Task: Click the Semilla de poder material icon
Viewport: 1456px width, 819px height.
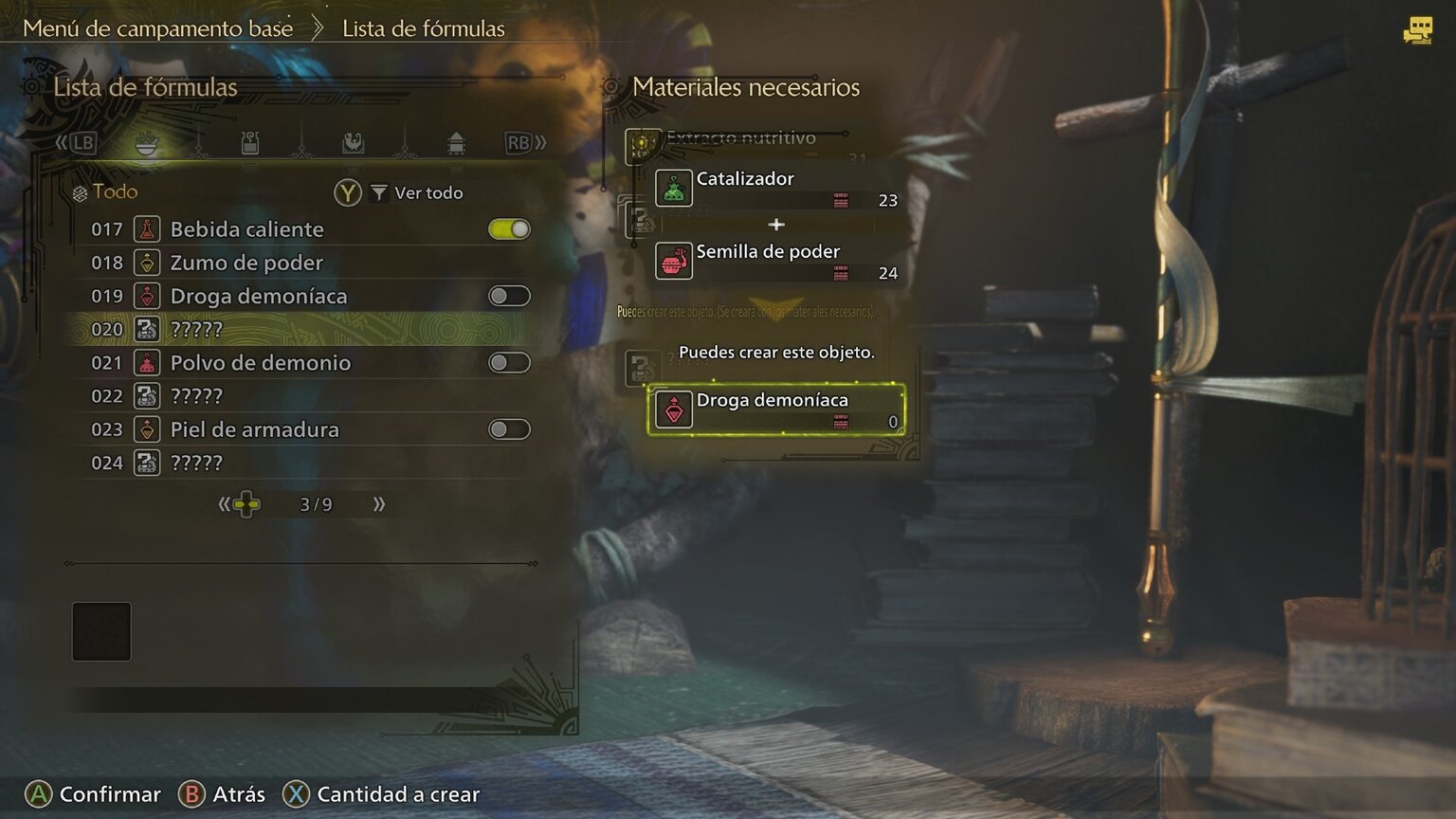Action: [673, 262]
